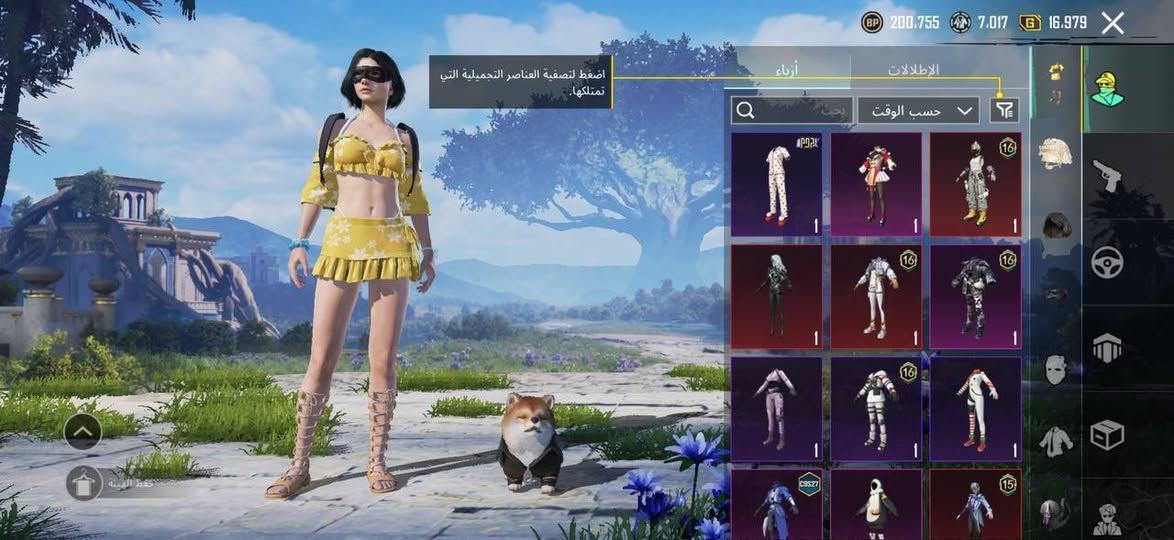Open the sort-by-time dropdown

[x=918, y=110]
